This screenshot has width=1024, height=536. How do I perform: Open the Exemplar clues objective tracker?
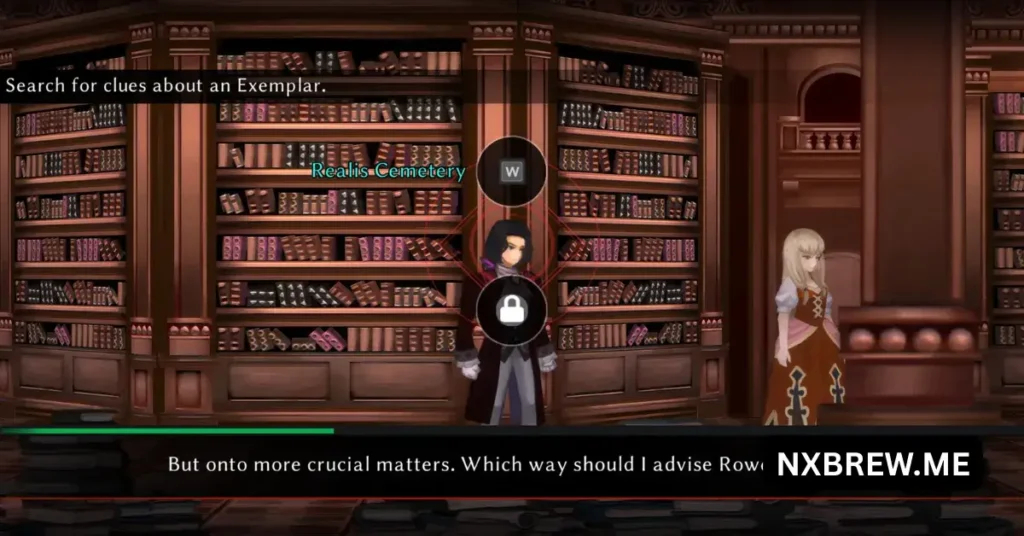166,86
